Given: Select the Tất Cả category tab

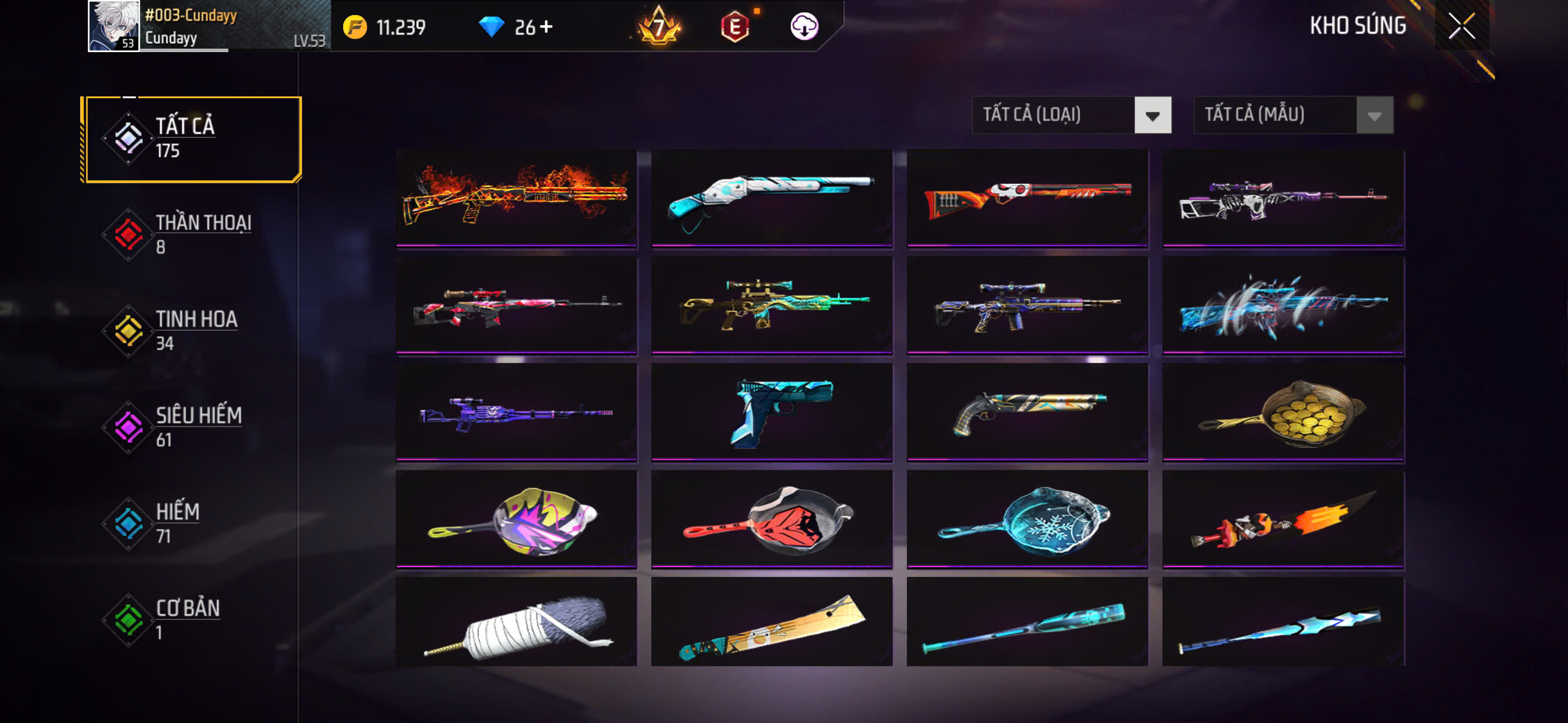Looking at the screenshot, I should coord(192,139).
